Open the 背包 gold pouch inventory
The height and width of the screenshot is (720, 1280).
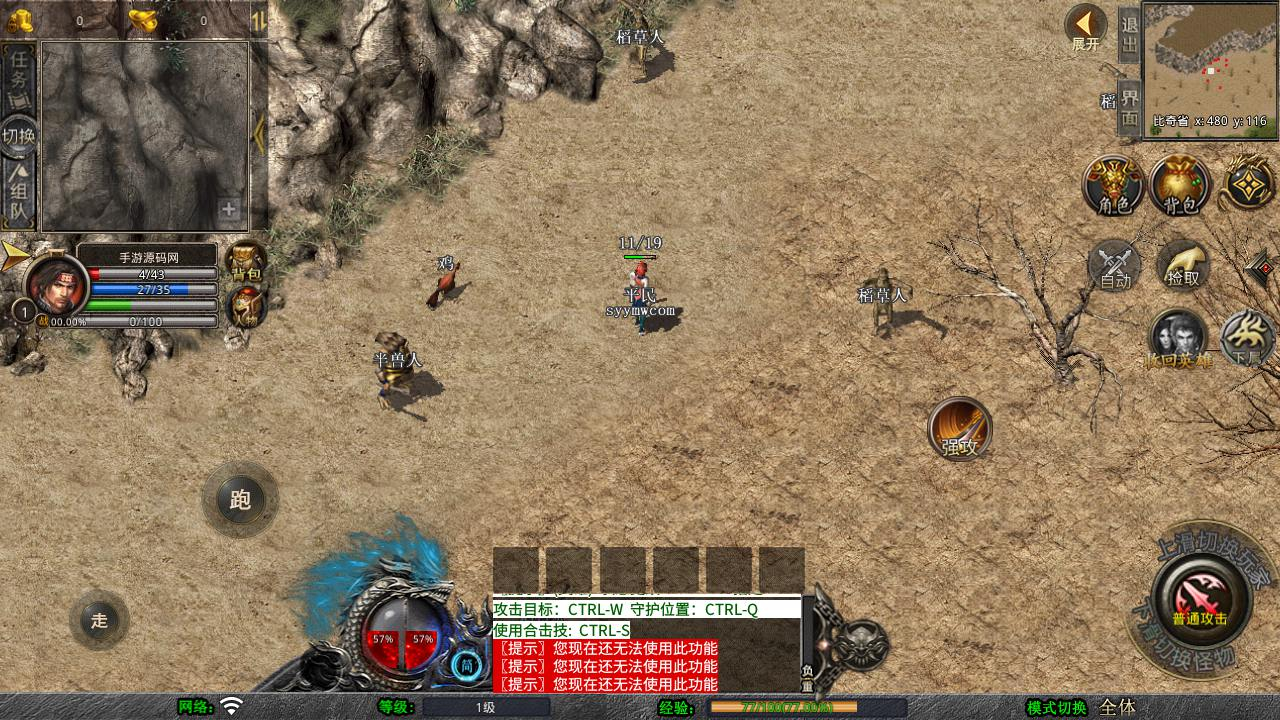[1180, 186]
